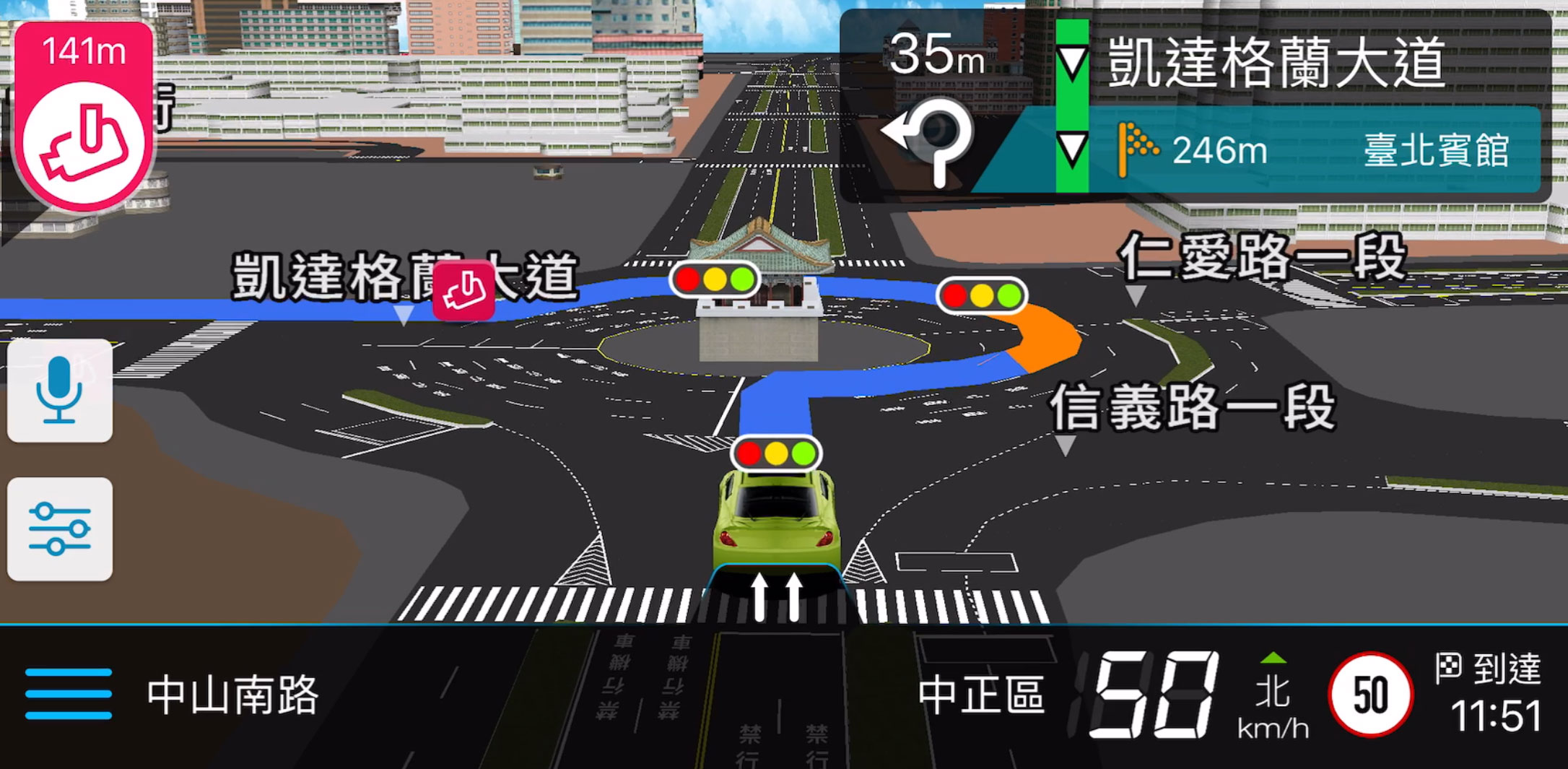Tap the microphone voice input button
This screenshot has height=769, width=1568.
point(59,391)
